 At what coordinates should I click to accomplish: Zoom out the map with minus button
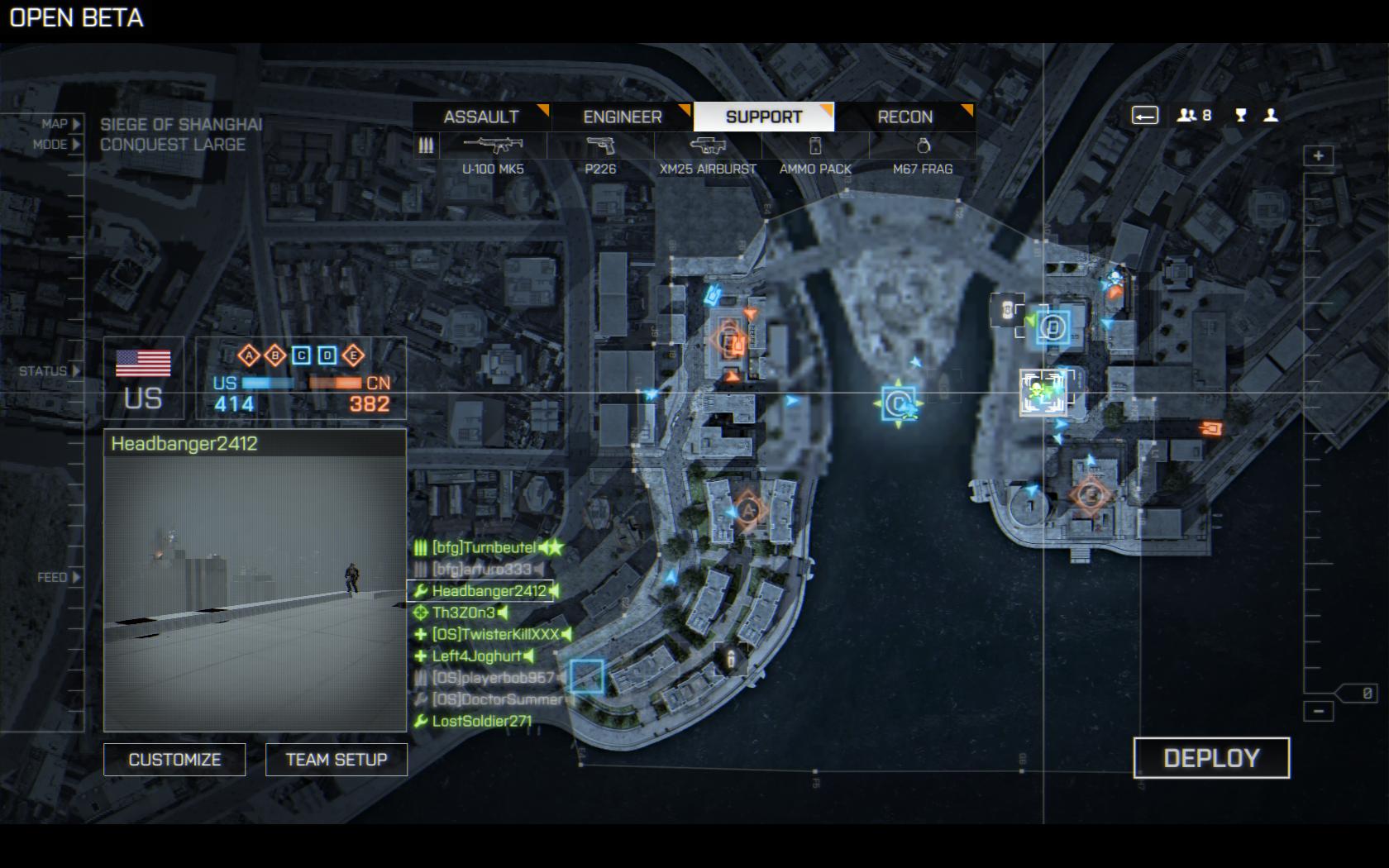coord(1318,711)
